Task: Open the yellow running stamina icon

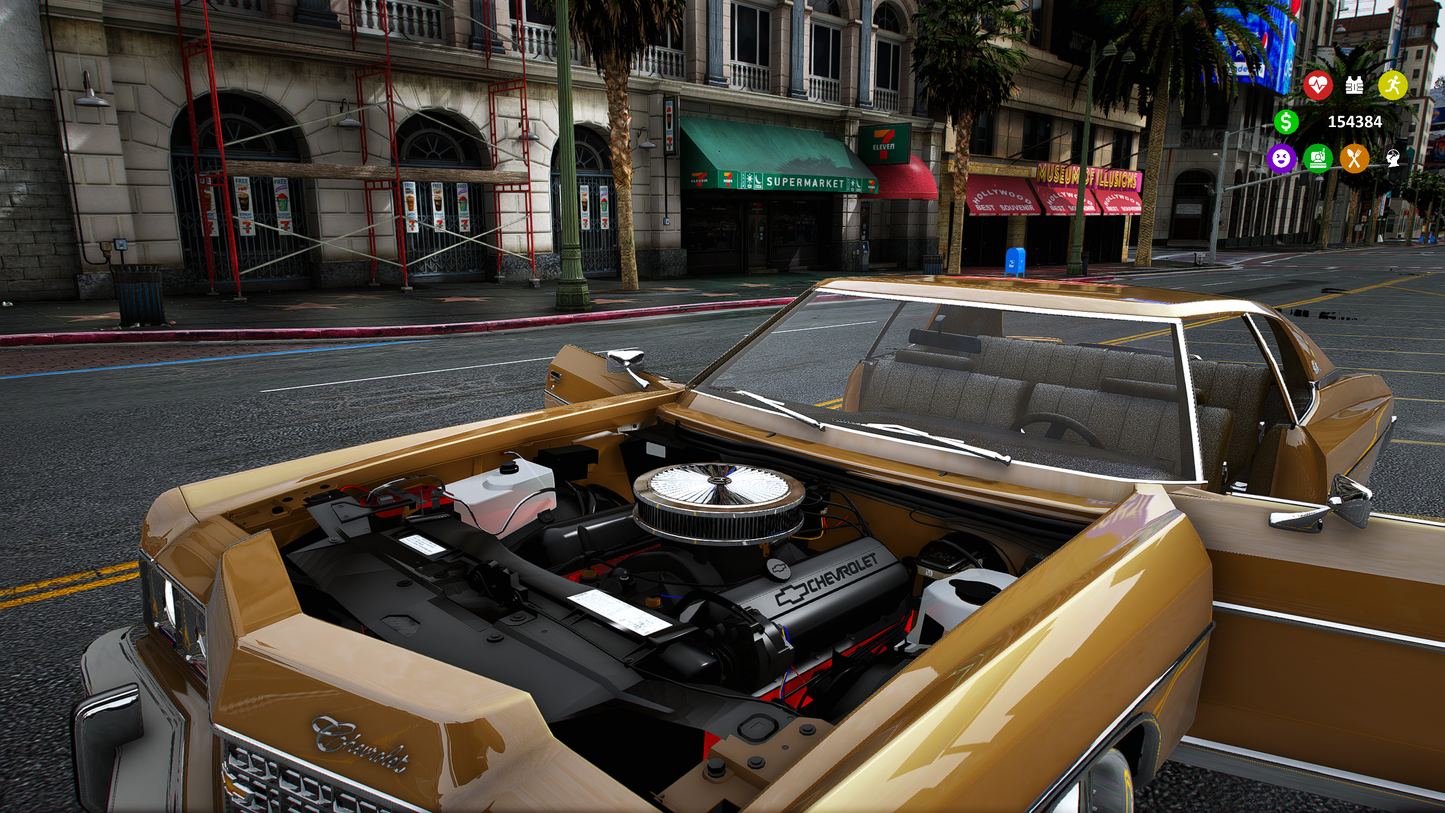Action: (x=1392, y=85)
